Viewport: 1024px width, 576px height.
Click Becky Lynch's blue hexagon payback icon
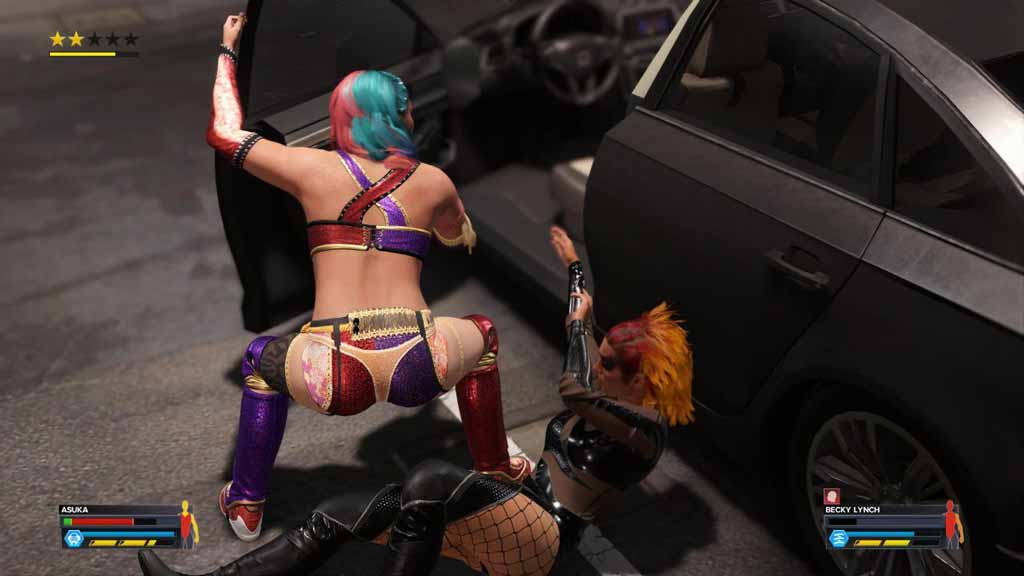[x=838, y=538]
